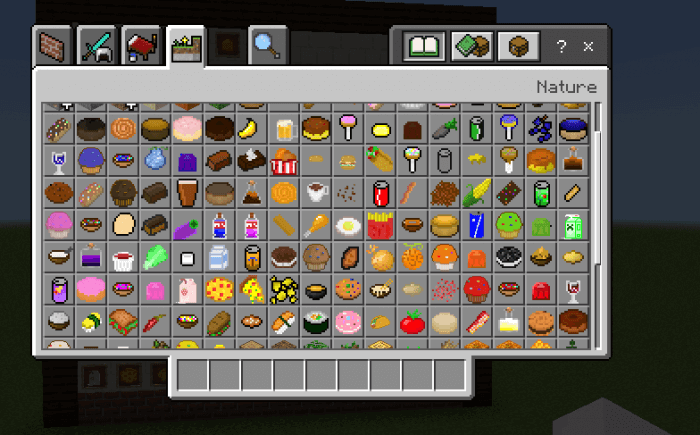Image resolution: width=700 pixels, height=435 pixels.
Task: Open the magnifying glass search tab
Action: coord(268,46)
